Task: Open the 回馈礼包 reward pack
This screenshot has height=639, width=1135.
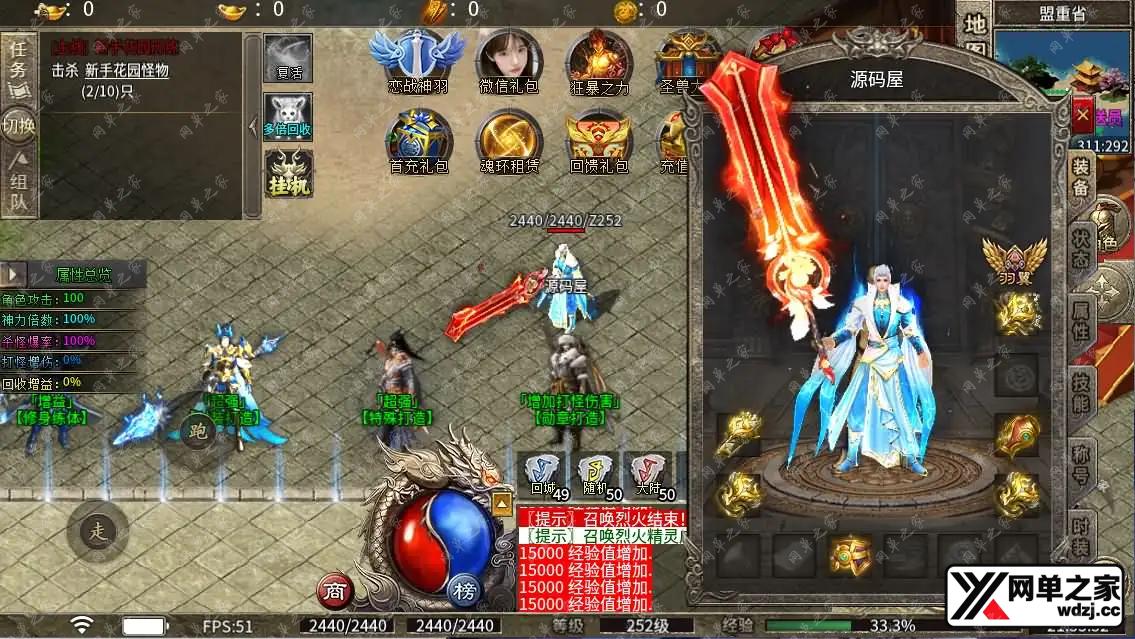Action: pos(599,142)
